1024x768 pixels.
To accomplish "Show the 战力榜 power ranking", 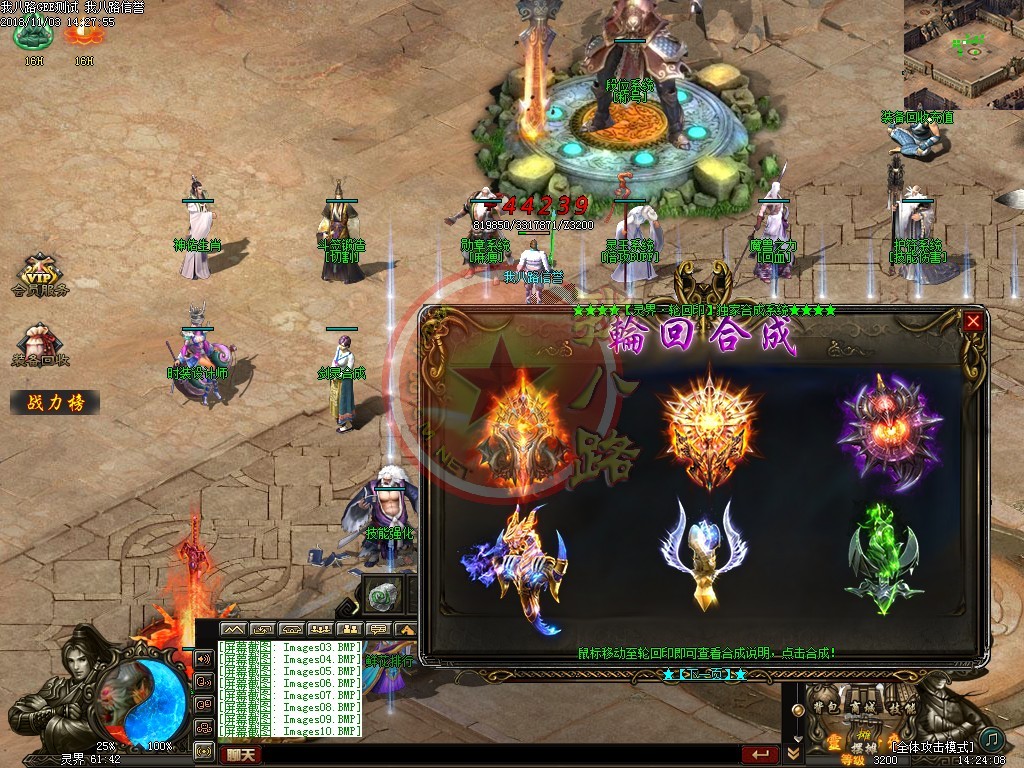I will 55,402.
